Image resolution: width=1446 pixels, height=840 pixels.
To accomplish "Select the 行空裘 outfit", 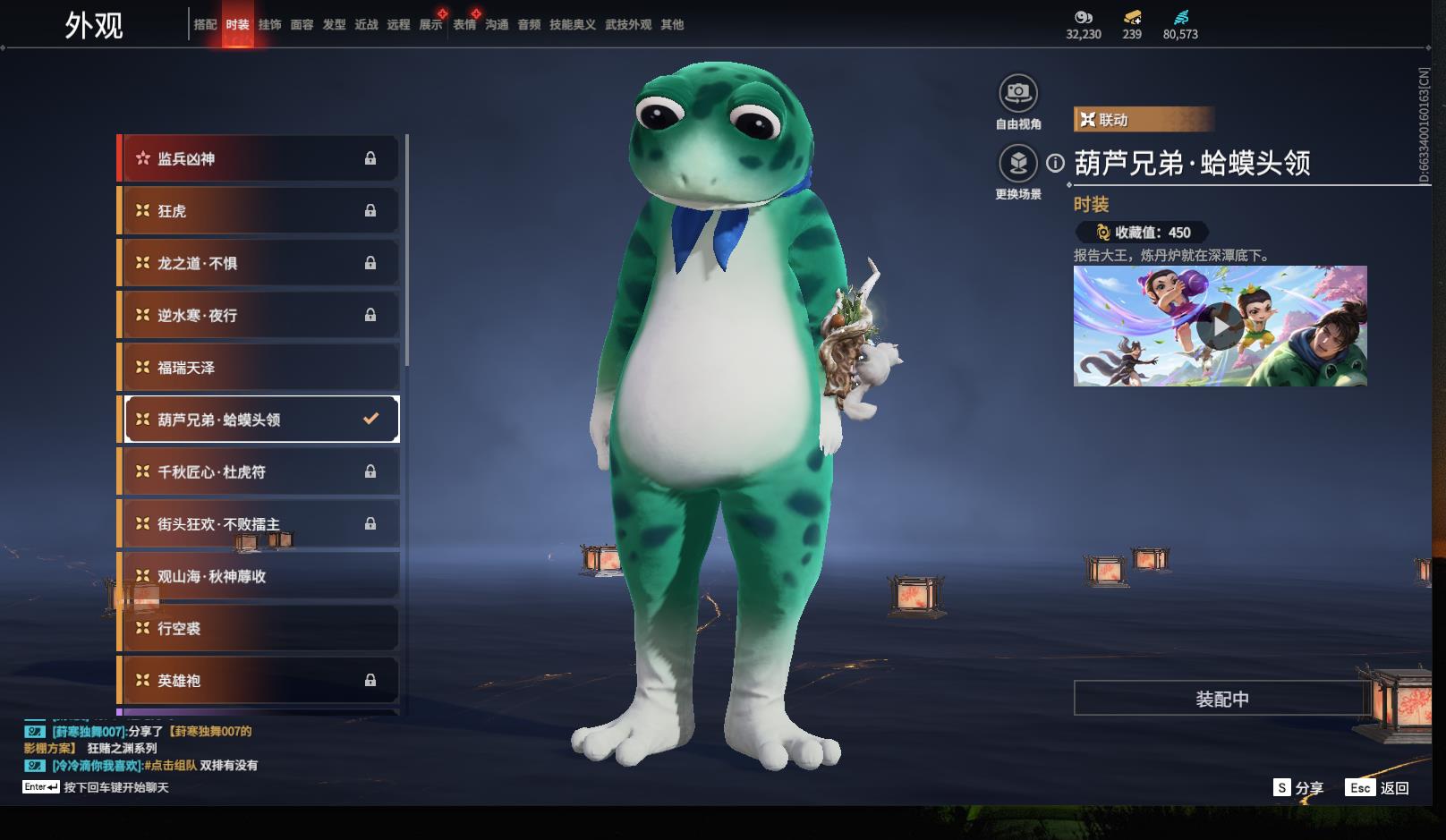I will pos(259,629).
